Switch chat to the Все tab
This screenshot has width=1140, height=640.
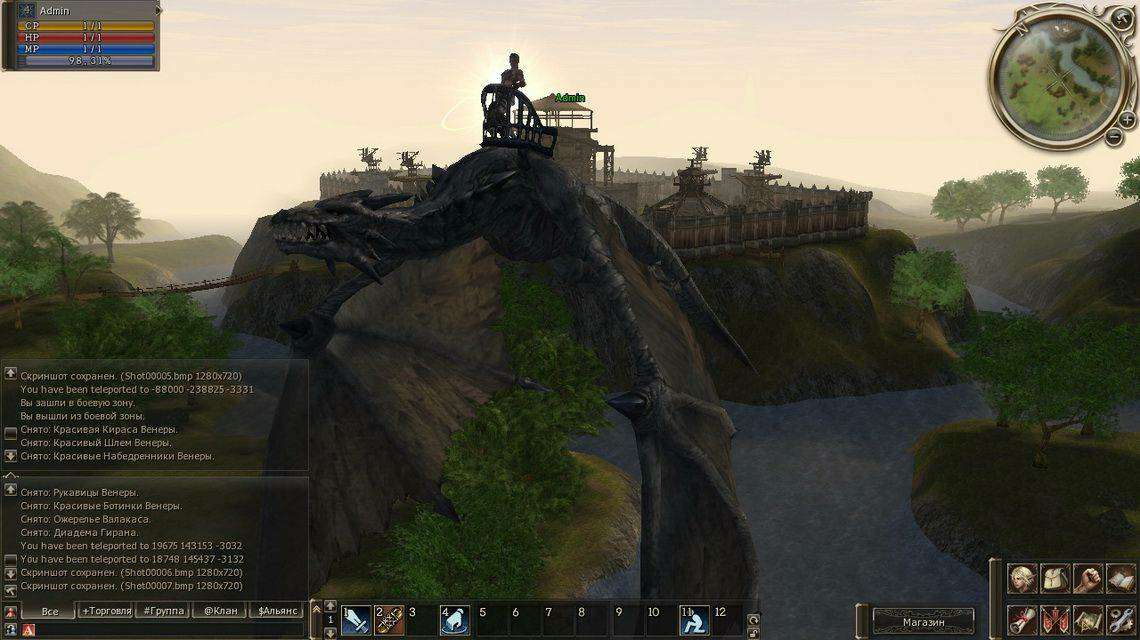[49, 610]
